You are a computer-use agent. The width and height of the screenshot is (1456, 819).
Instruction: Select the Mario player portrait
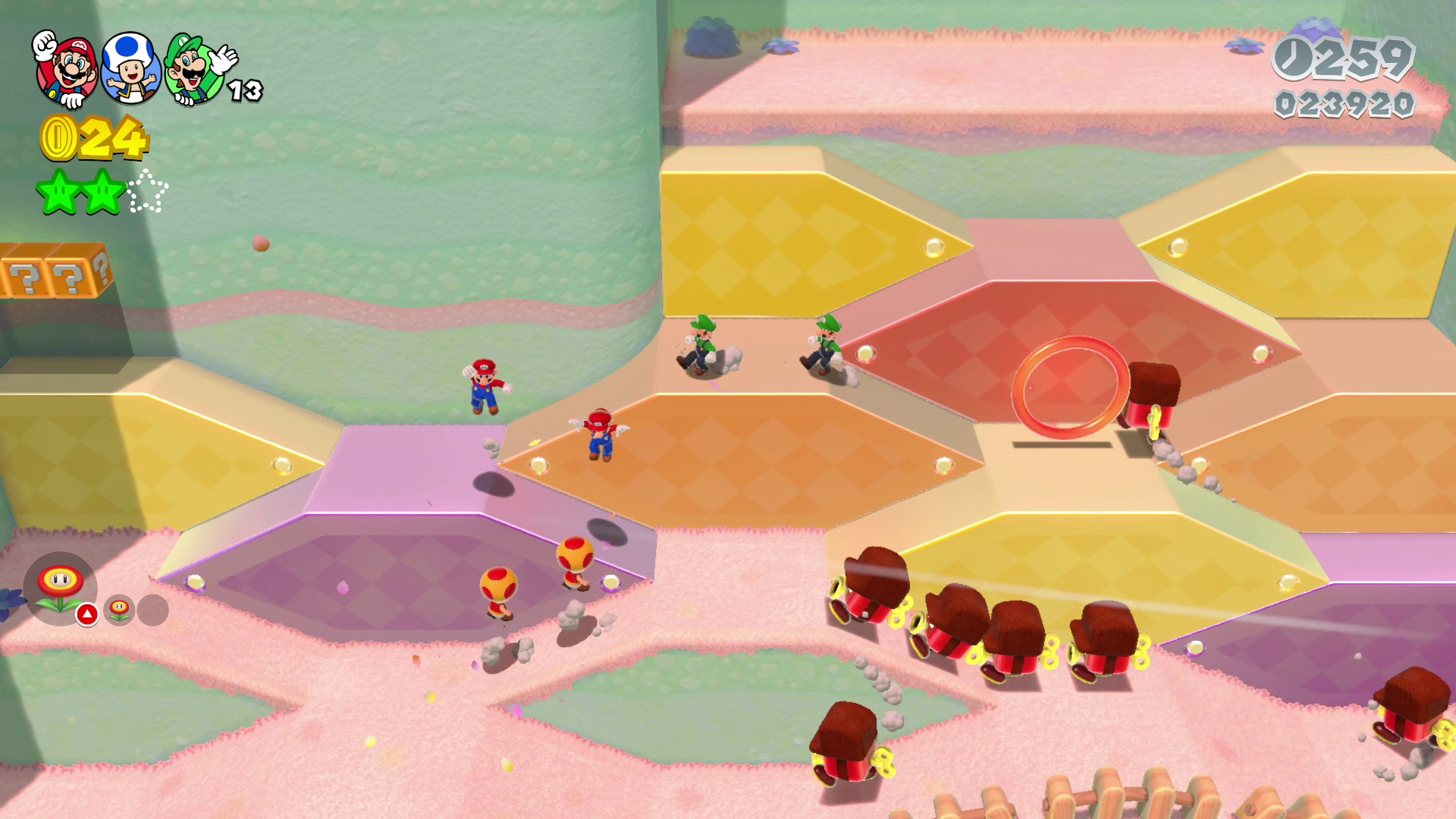67,70
